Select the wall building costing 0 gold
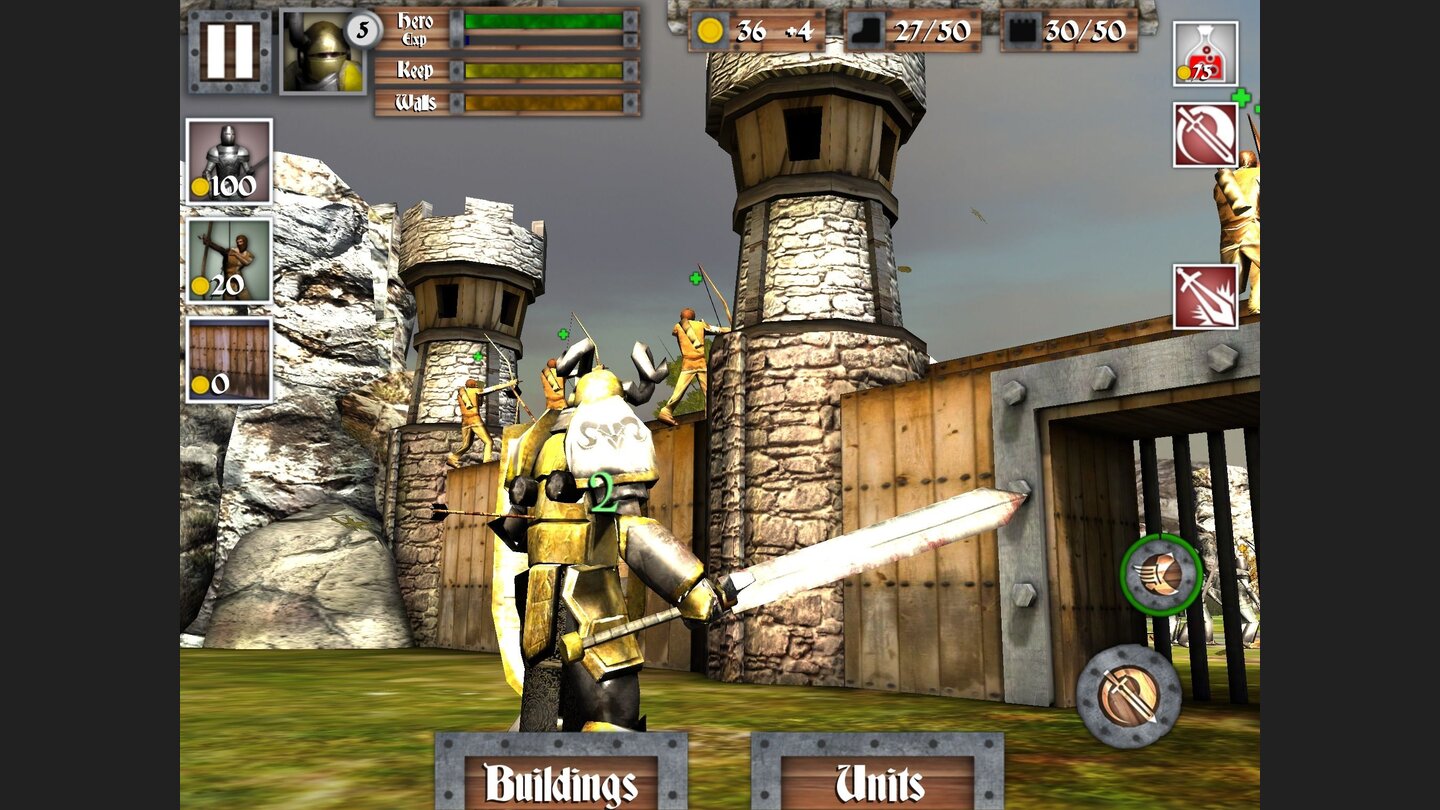This screenshot has width=1440, height=810. click(229, 360)
